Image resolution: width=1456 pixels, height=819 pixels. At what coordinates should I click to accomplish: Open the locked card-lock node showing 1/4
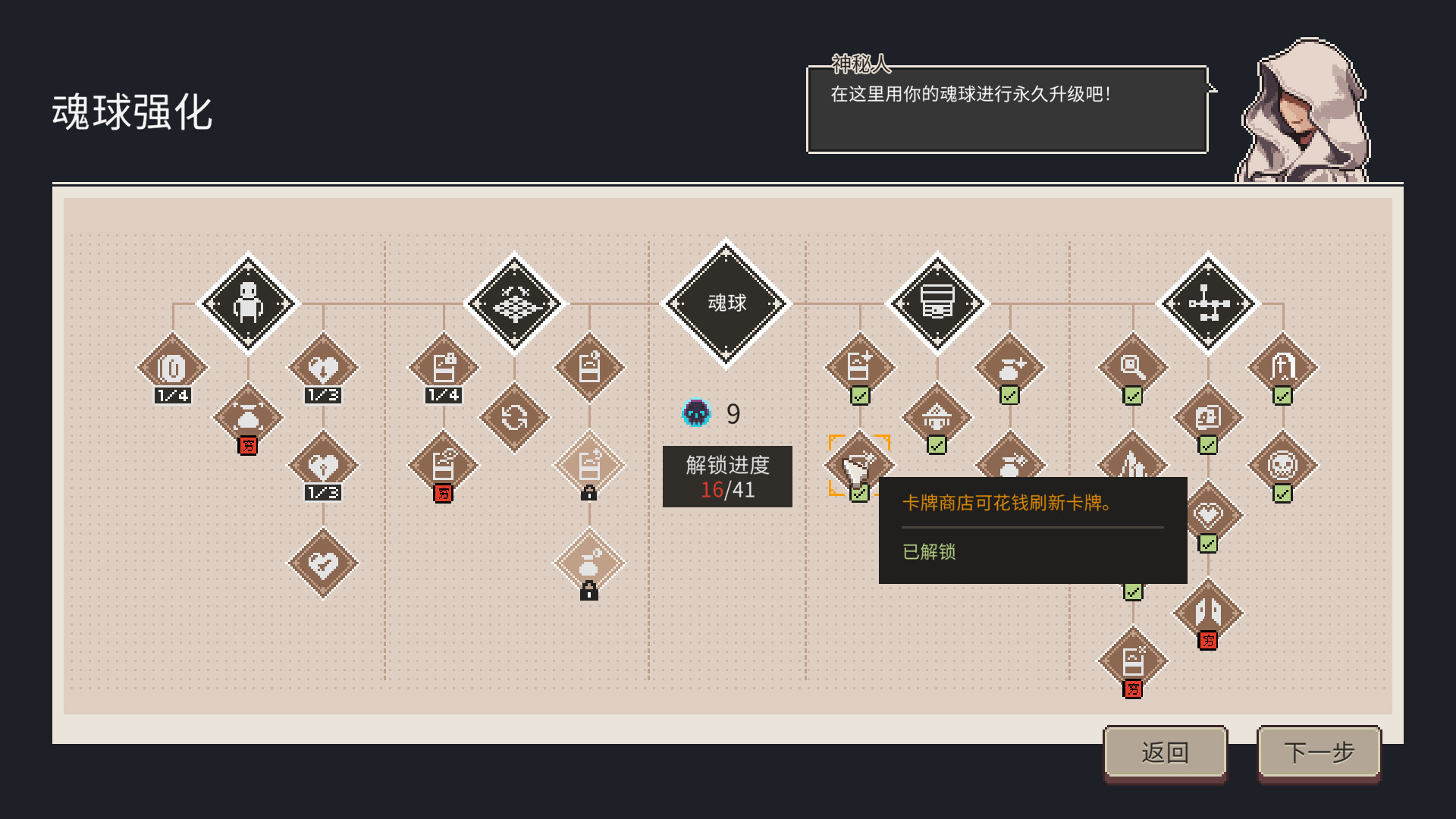click(x=443, y=367)
